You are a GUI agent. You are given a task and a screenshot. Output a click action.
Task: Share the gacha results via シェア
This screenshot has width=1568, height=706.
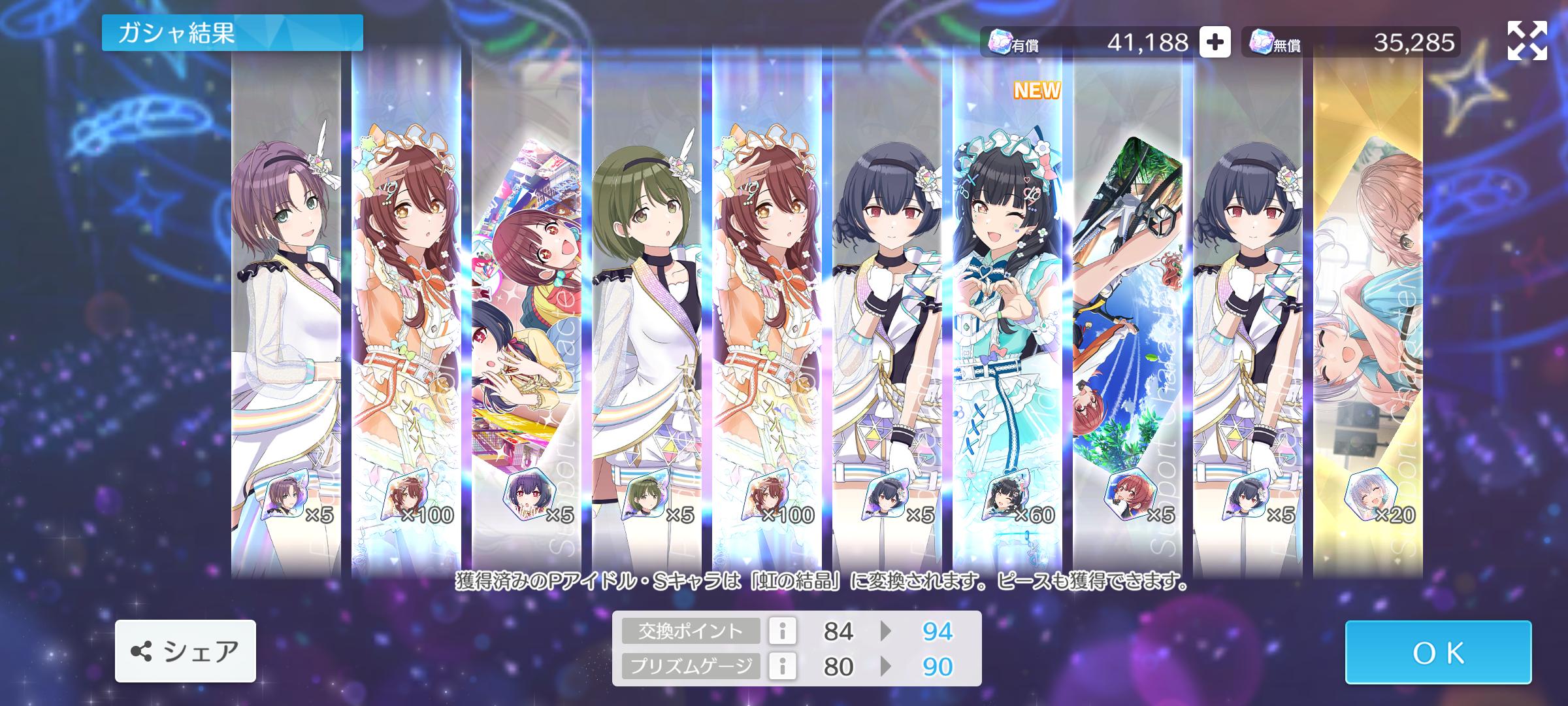[186, 651]
